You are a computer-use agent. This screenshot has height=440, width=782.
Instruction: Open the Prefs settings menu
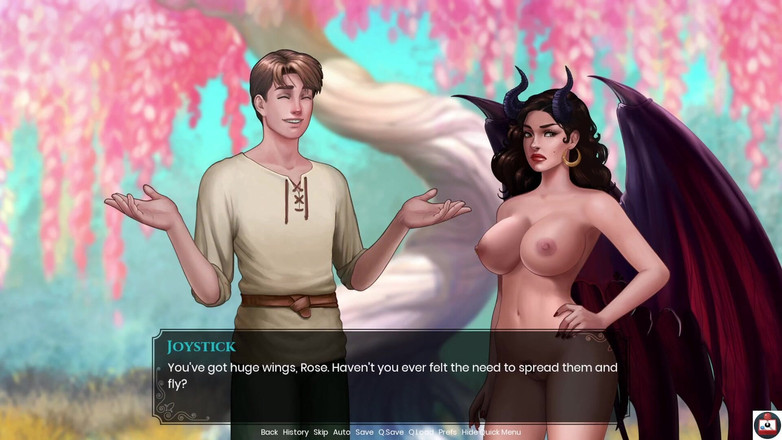coord(447,432)
